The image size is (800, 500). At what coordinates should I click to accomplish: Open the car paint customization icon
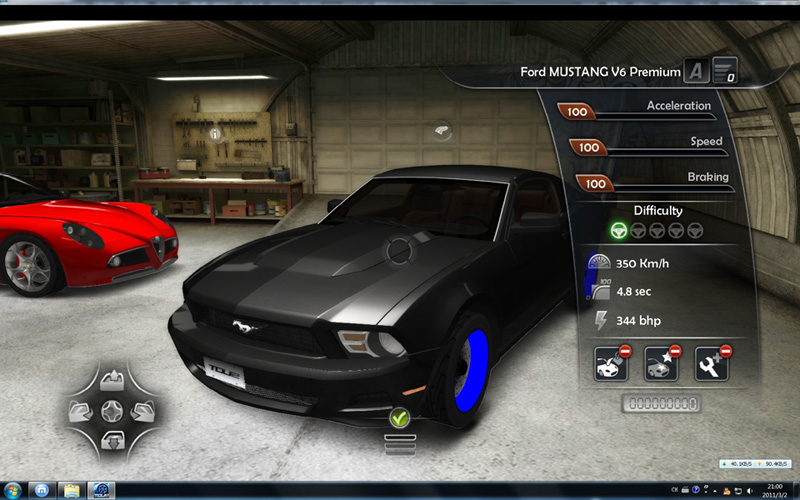[611, 362]
